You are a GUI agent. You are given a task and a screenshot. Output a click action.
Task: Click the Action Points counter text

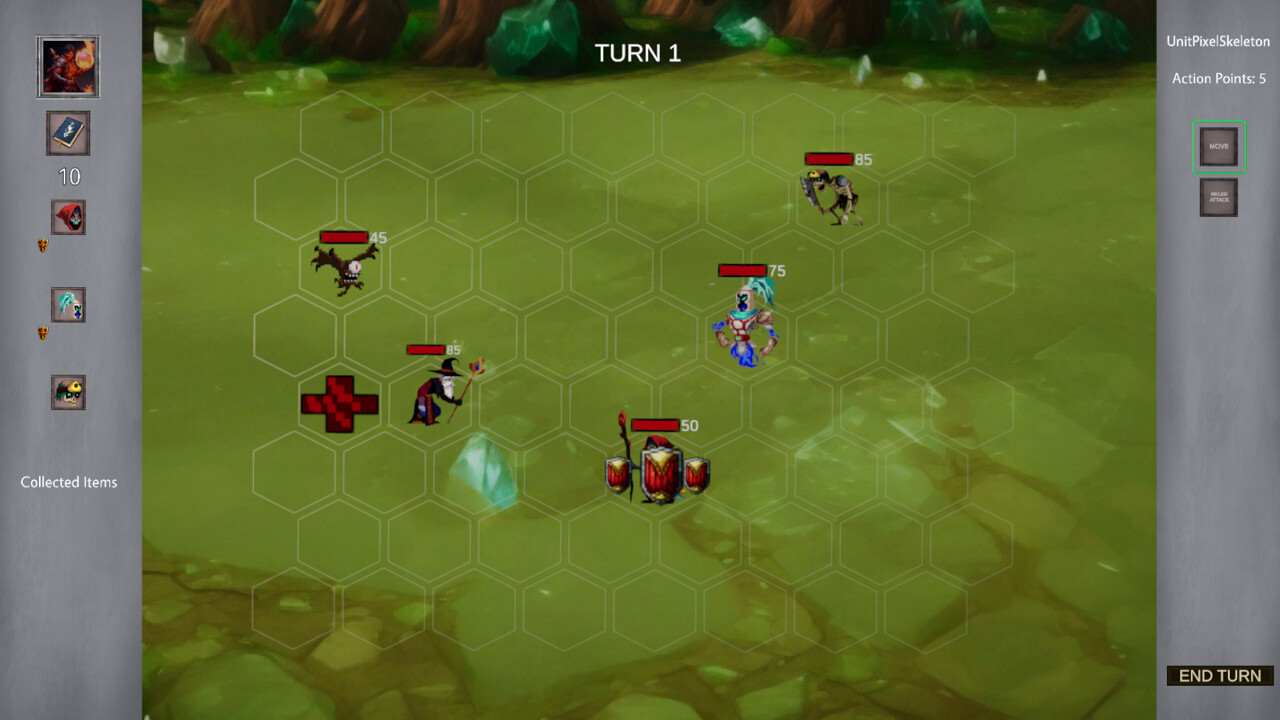click(1218, 78)
